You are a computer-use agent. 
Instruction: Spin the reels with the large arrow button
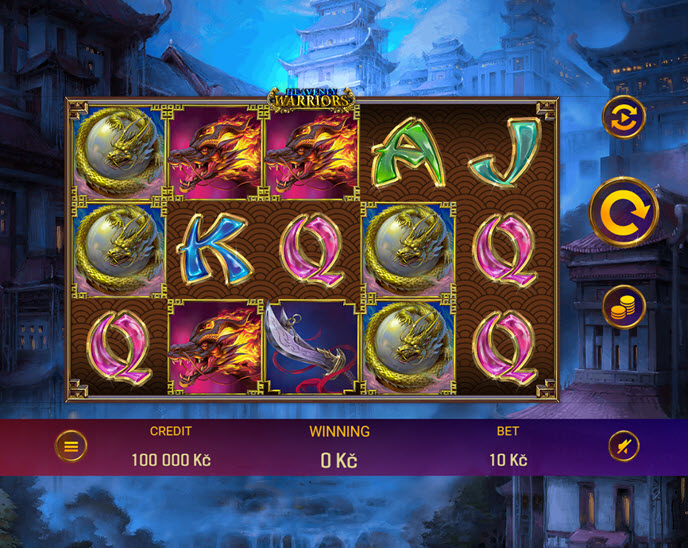pos(623,211)
